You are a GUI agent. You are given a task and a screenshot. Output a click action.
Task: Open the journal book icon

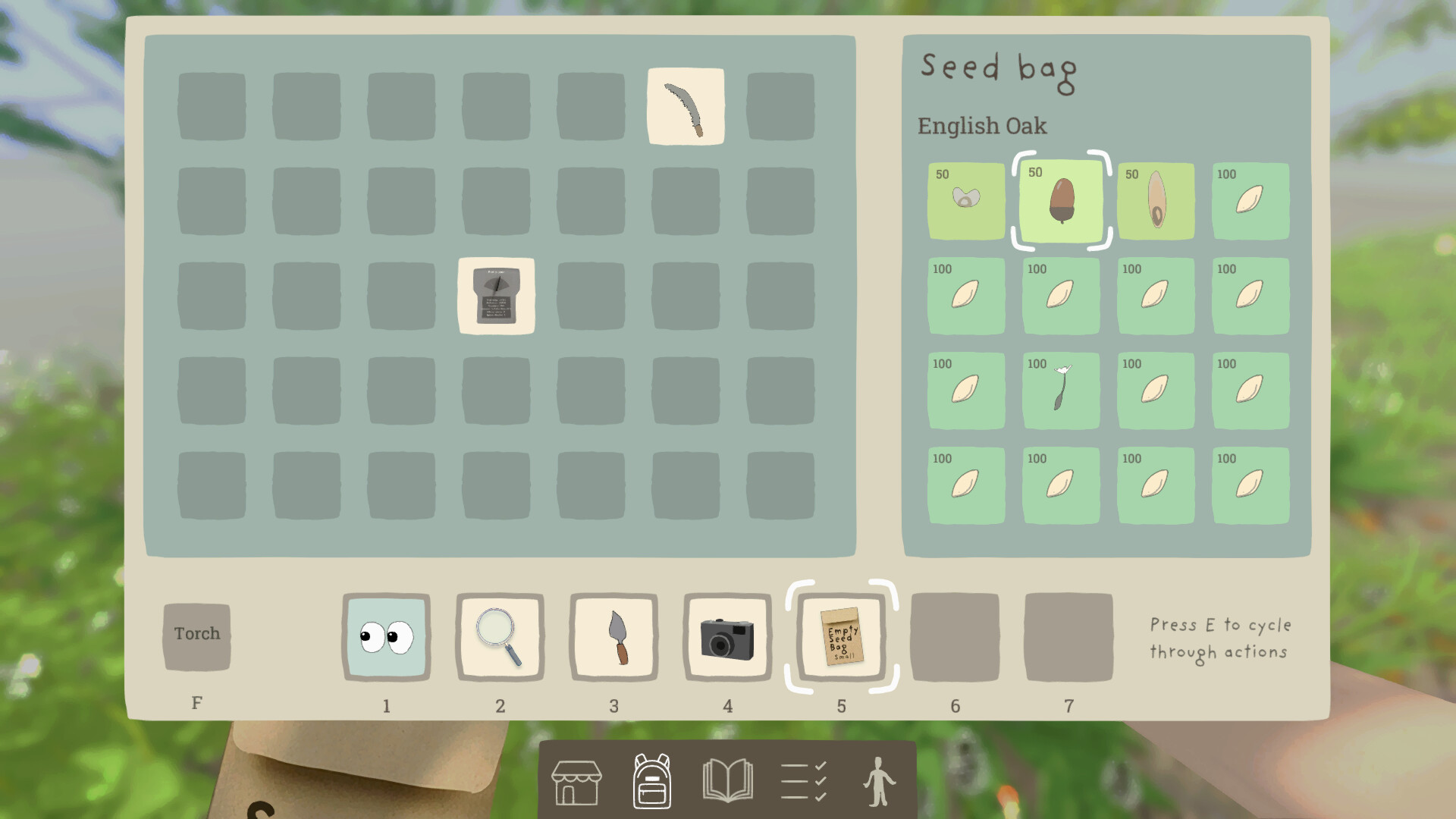pos(728,781)
